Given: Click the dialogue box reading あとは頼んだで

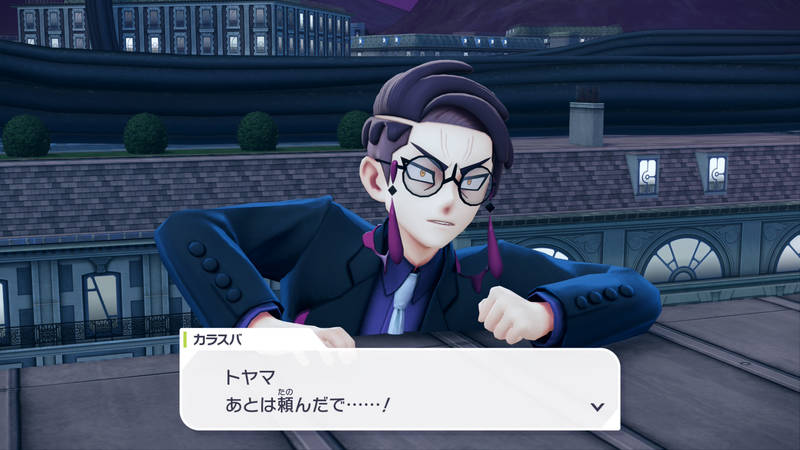Looking at the screenshot, I should 399,389.
